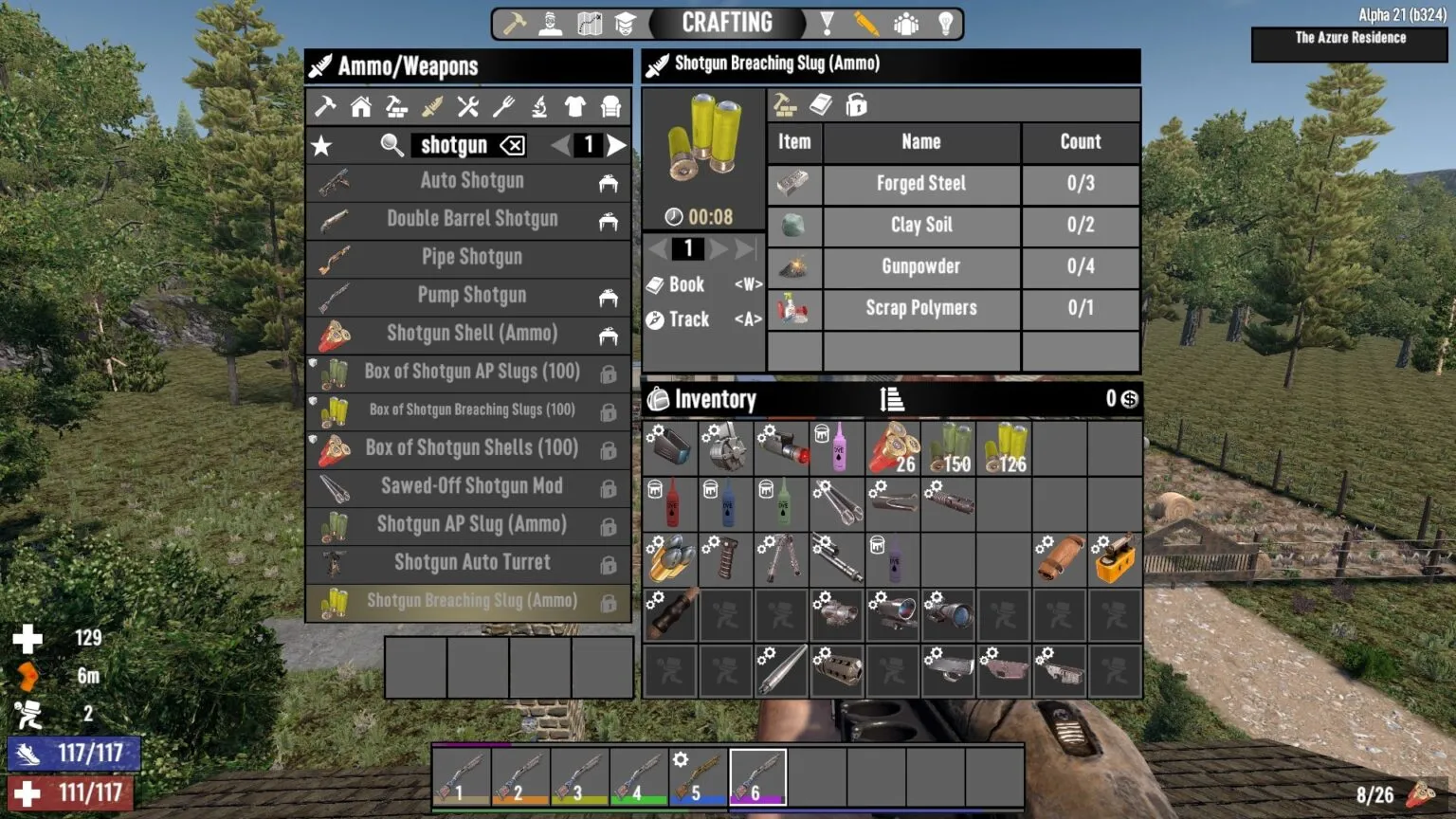The image size is (1456, 819).
Task: Select the clothing shirt crafting filter
Action: coord(574,107)
